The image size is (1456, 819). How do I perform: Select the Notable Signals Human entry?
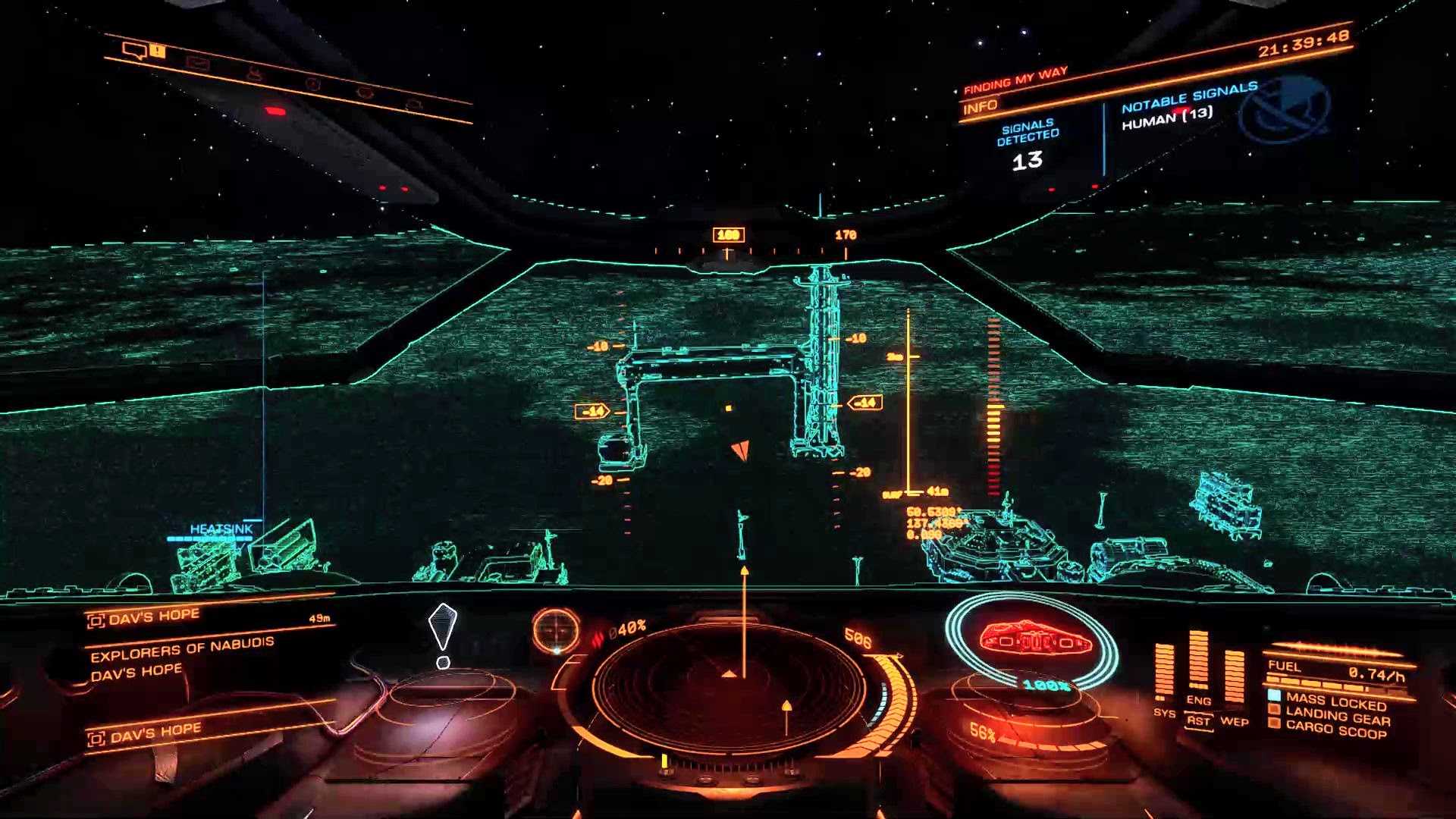click(x=1167, y=118)
